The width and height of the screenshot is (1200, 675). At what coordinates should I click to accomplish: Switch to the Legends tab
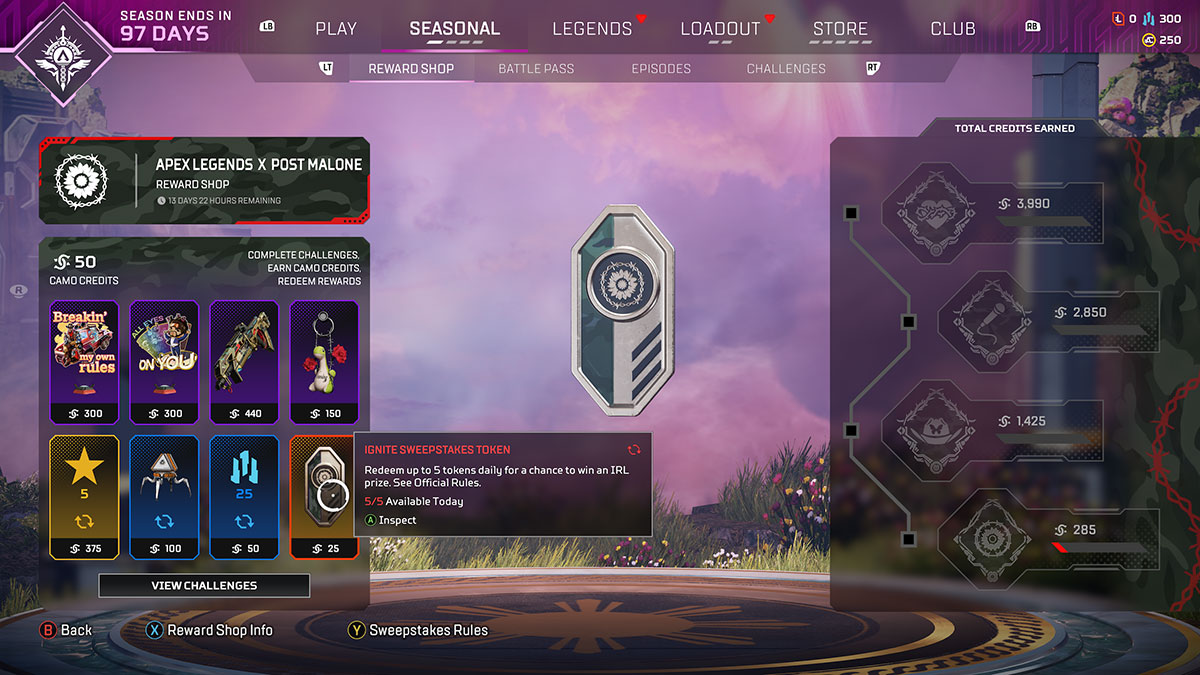pyautogui.click(x=592, y=28)
